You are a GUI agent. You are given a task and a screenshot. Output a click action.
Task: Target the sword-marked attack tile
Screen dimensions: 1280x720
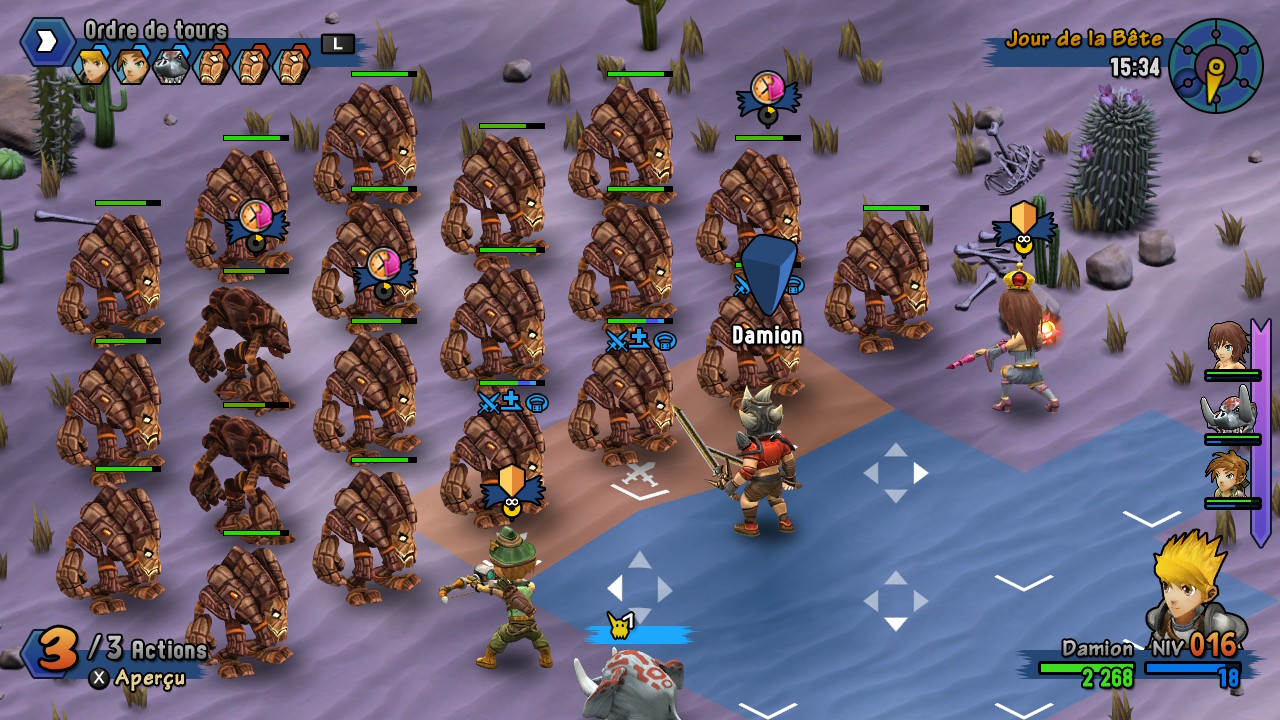pos(639,475)
